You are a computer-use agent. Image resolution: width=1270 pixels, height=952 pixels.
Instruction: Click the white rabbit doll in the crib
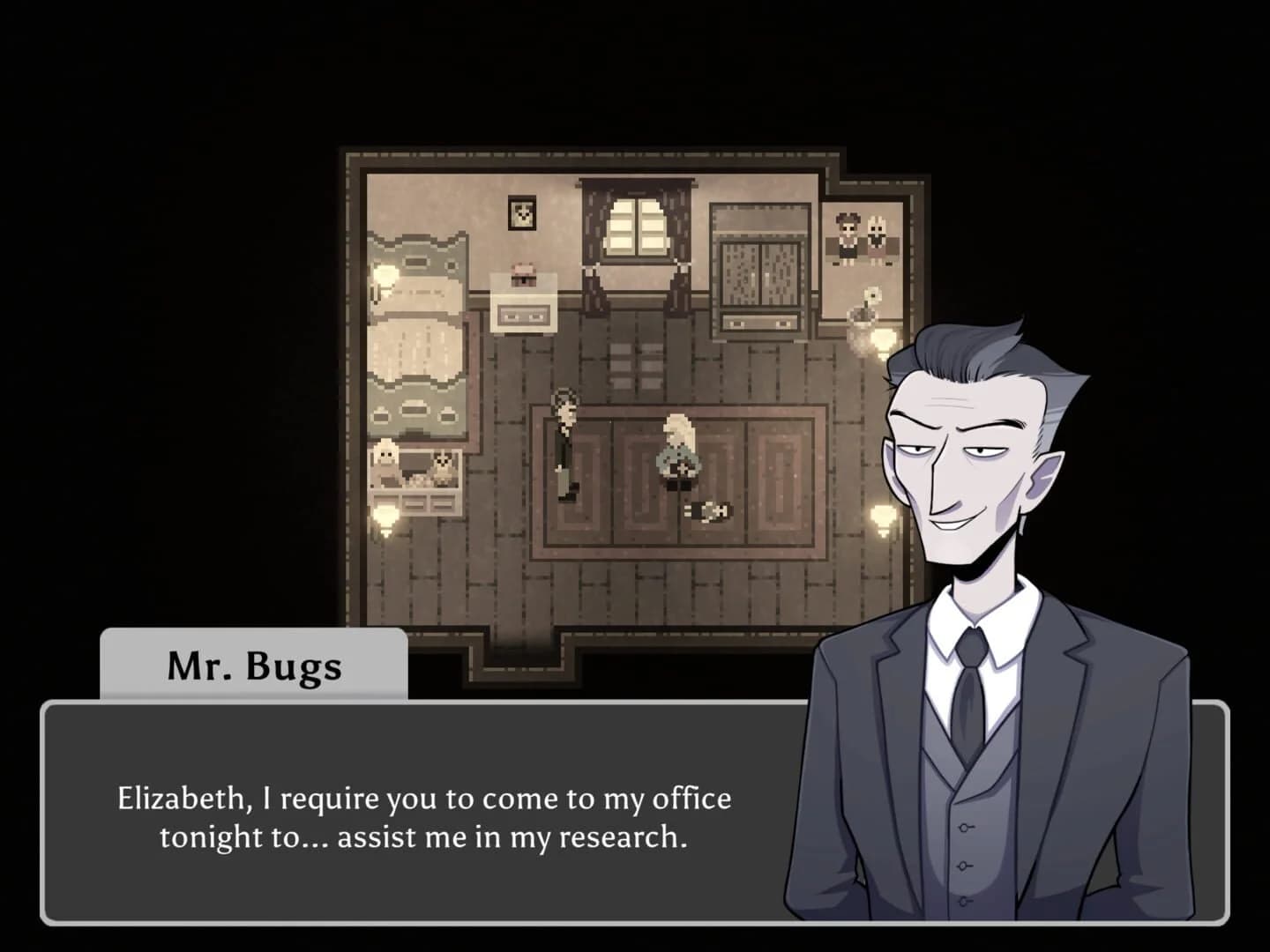point(443,465)
